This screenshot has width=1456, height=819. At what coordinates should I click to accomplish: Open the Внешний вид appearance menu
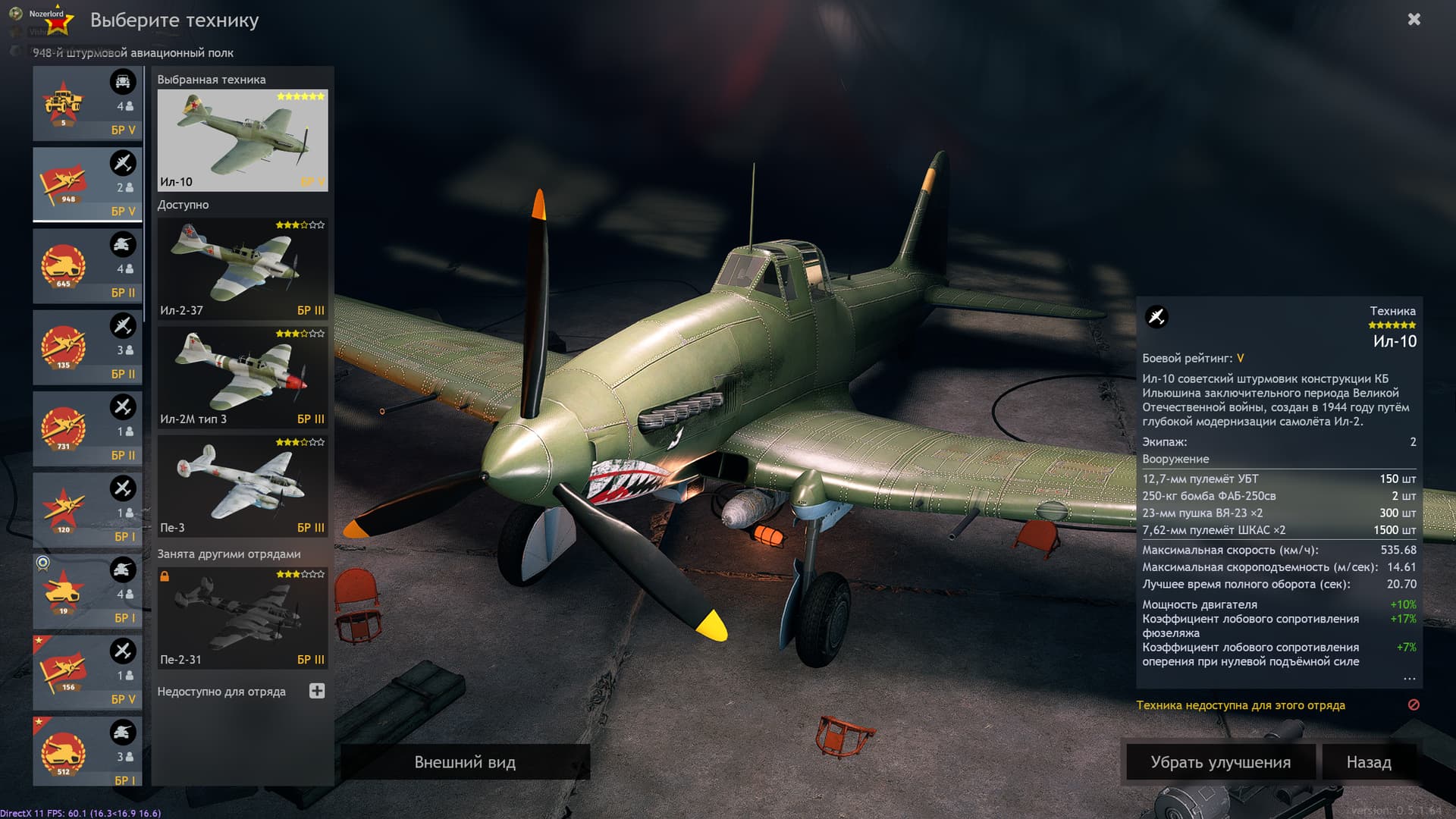tap(465, 762)
